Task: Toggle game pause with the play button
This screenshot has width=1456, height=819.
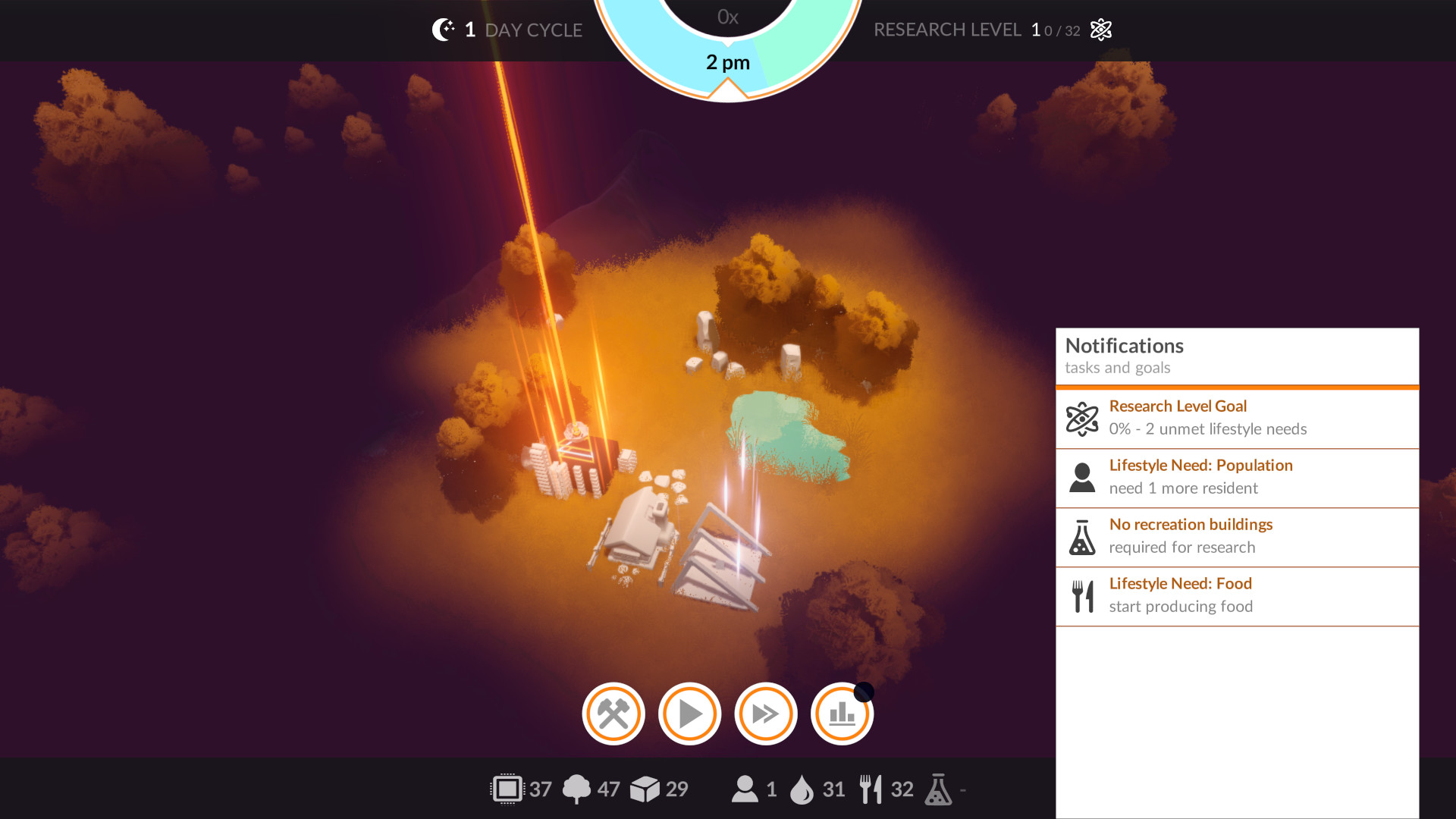Action: click(689, 714)
